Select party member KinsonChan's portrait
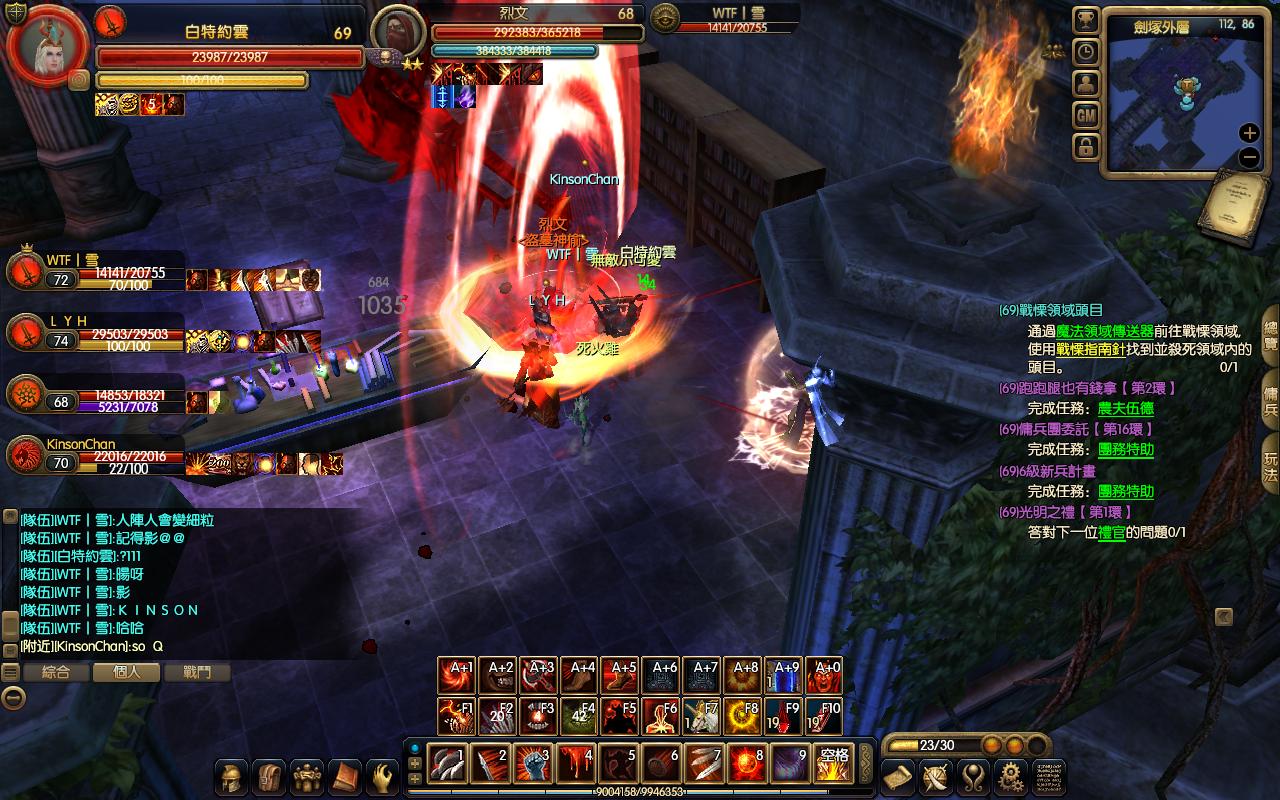The width and height of the screenshot is (1280, 800). (26, 457)
